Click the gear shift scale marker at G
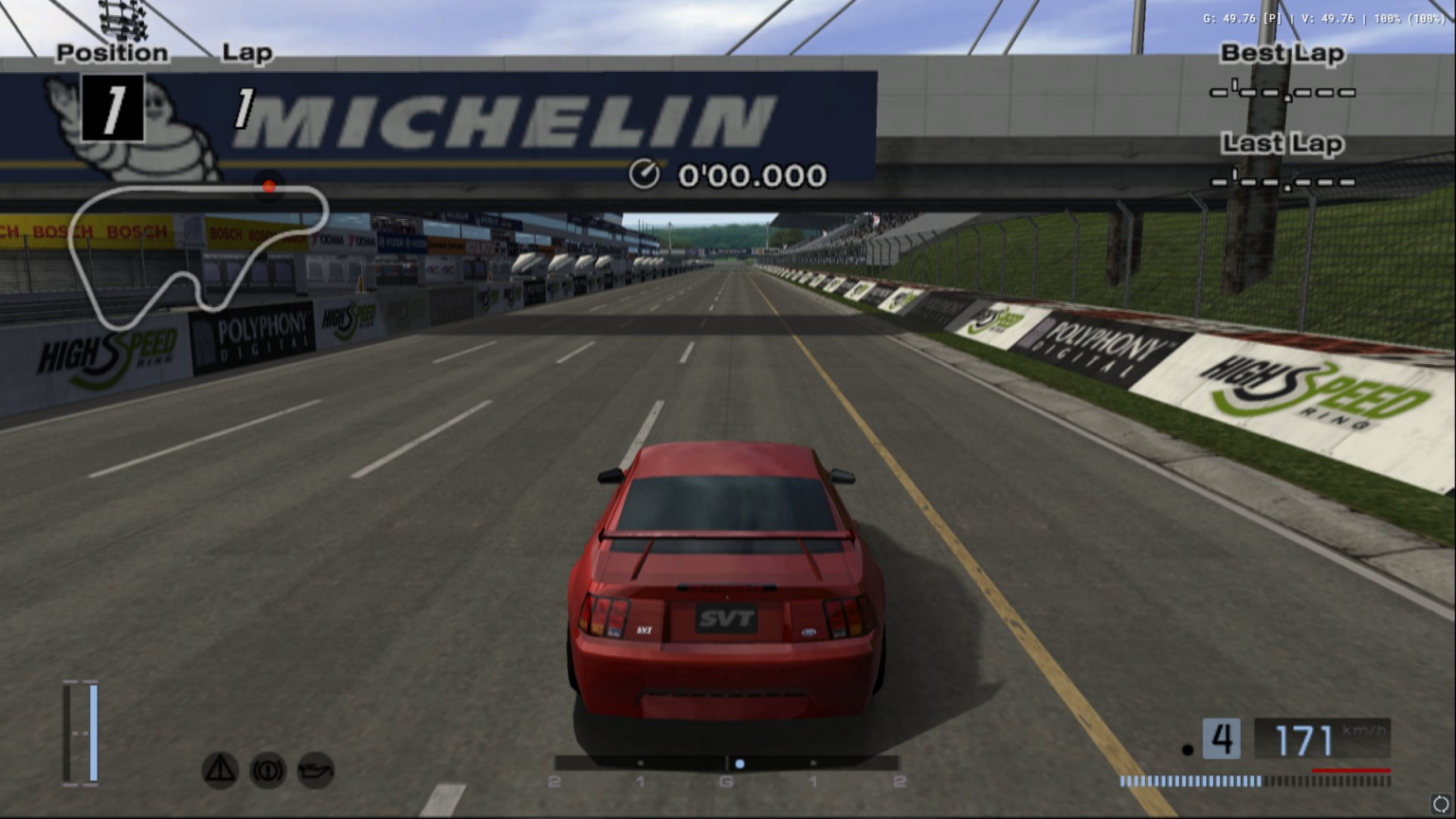The image size is (1456, 819). (x=725, y=782)
